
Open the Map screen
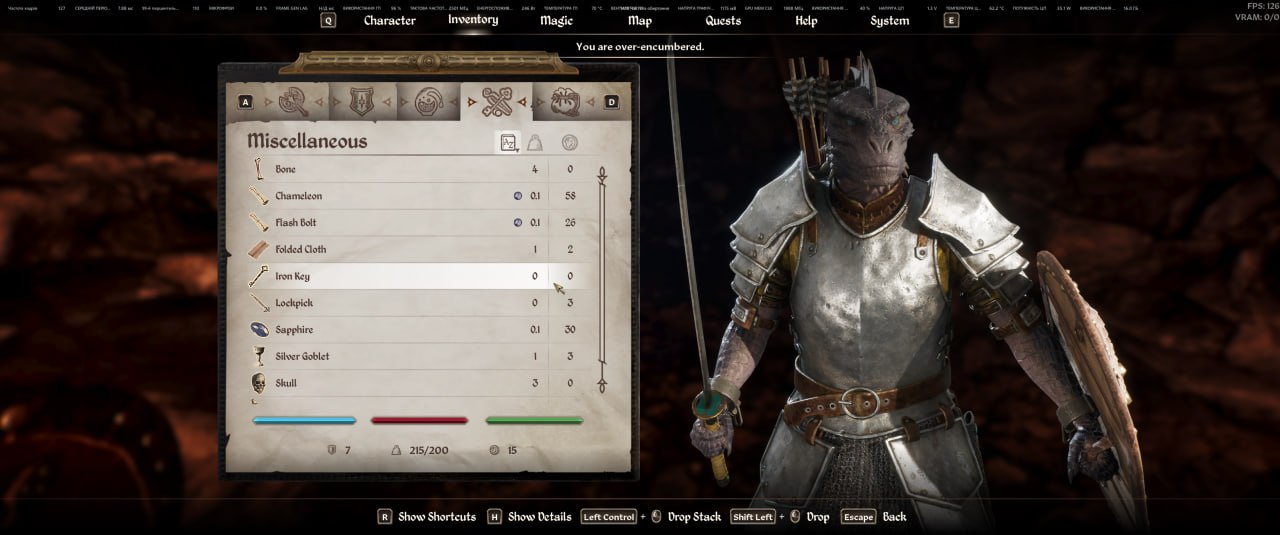tap(640, 20)
